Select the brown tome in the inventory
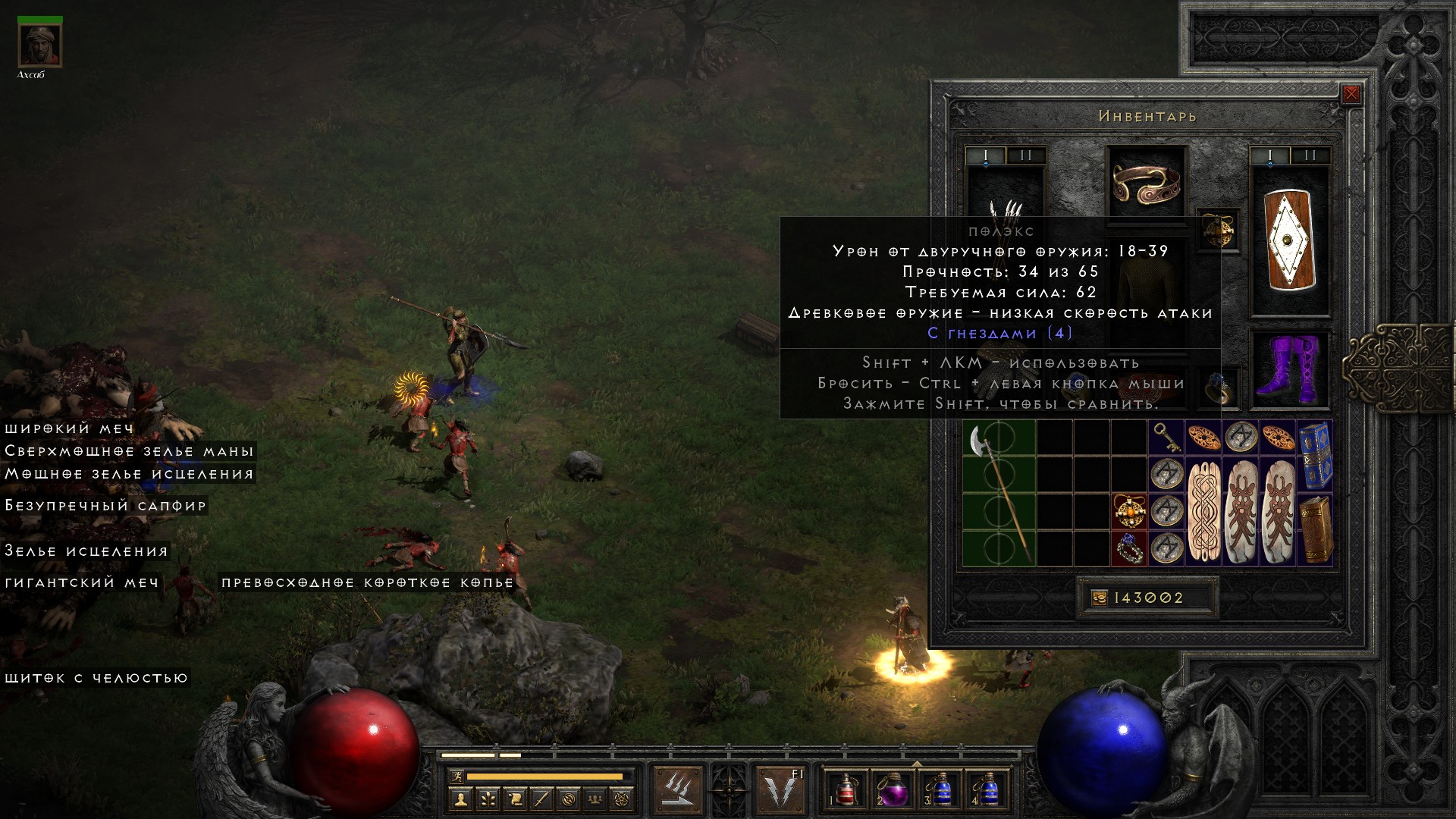Image resolution: width=1456 pixels, height=819 pixels. (x=1315, y=529)
